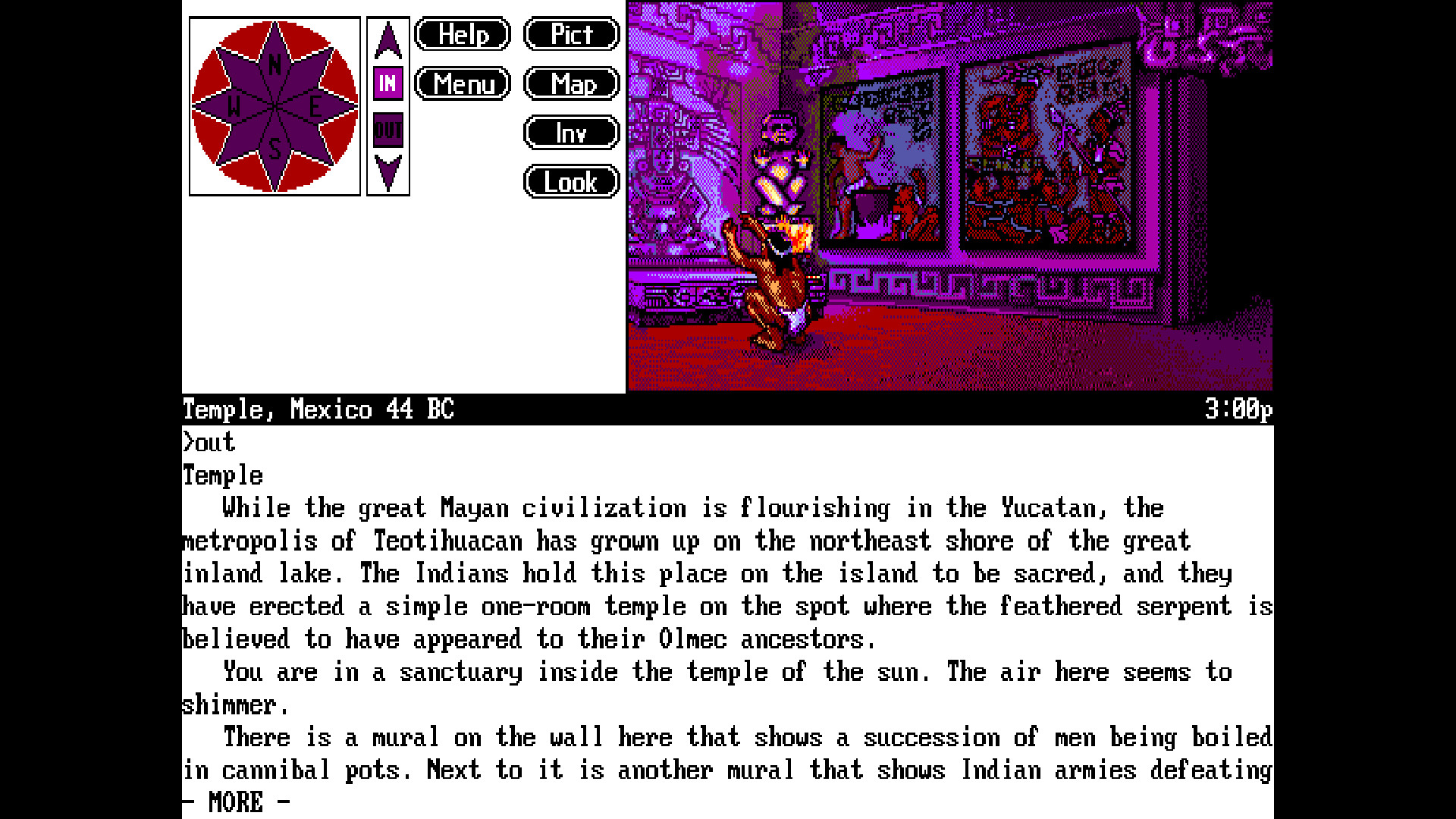The image size is (1456, 819).
Task: Click the Temple, Mexico 44 BC title bar
Action: click(317, 409)
